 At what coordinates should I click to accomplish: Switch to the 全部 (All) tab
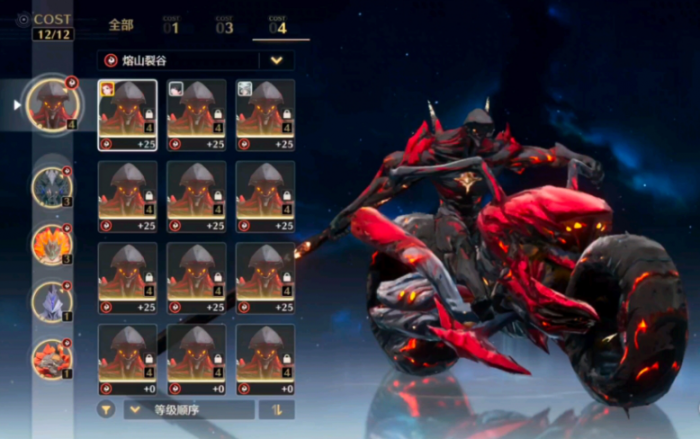point(121,26)
